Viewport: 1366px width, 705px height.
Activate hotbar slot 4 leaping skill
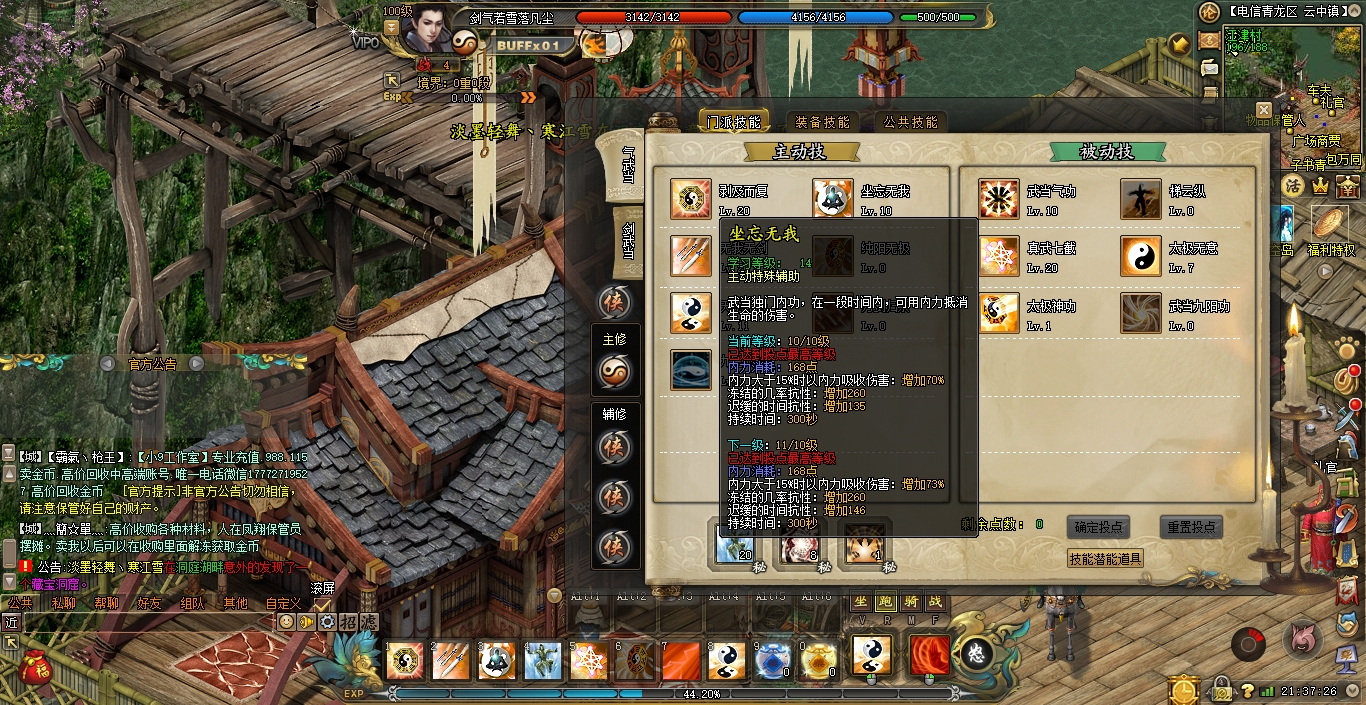point(543,660)
